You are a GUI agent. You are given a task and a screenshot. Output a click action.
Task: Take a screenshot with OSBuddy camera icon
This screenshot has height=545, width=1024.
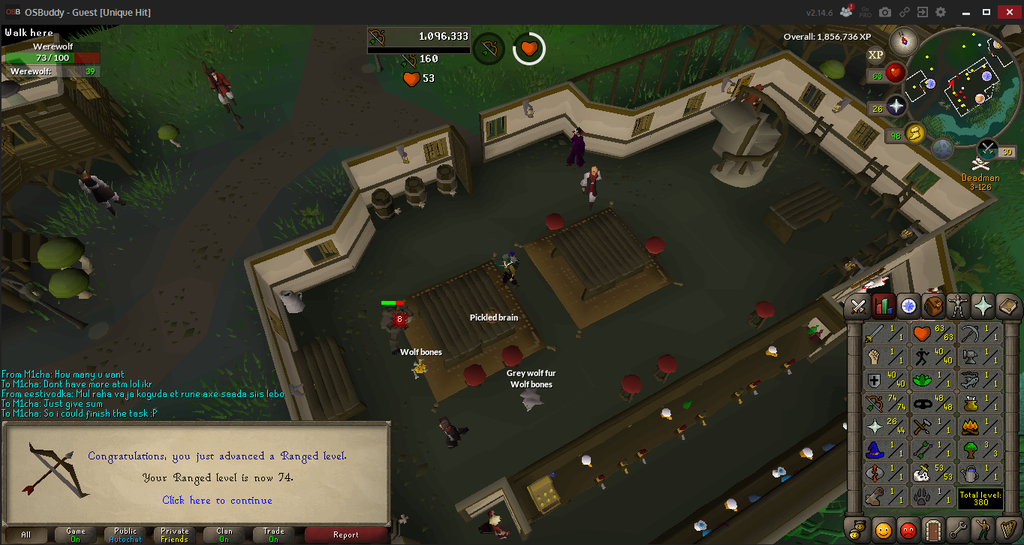coord(885,12)
